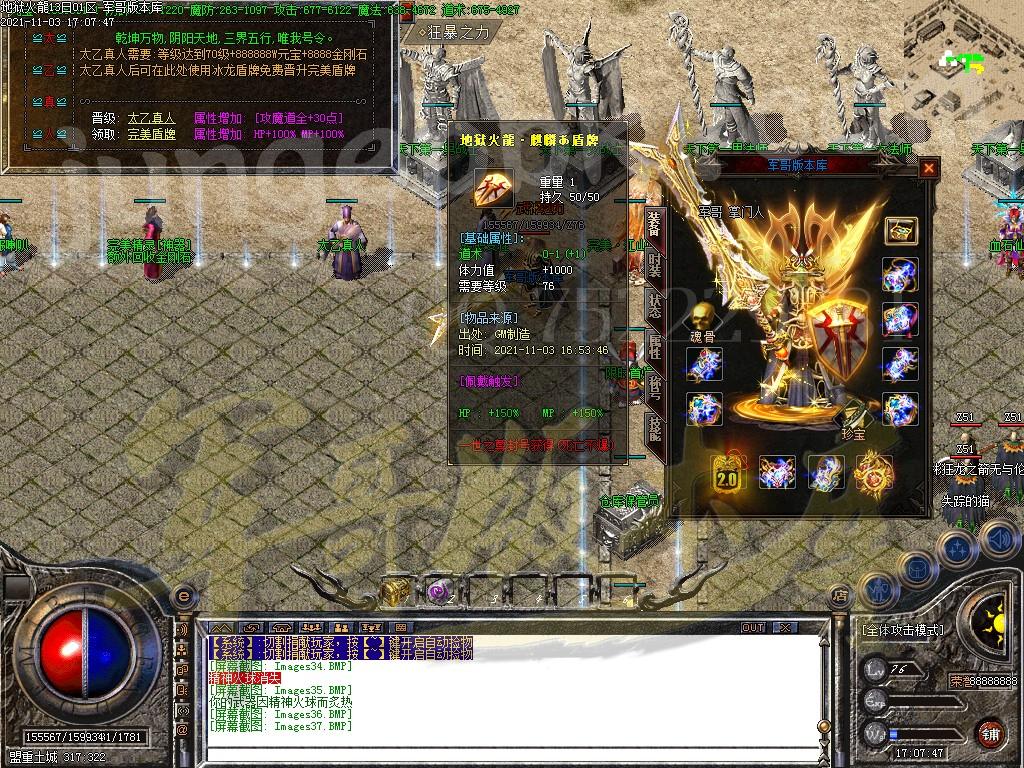Select the treasure chest slot in equipment panel
Screen dimensions: 1024x768
coord(900,230)
